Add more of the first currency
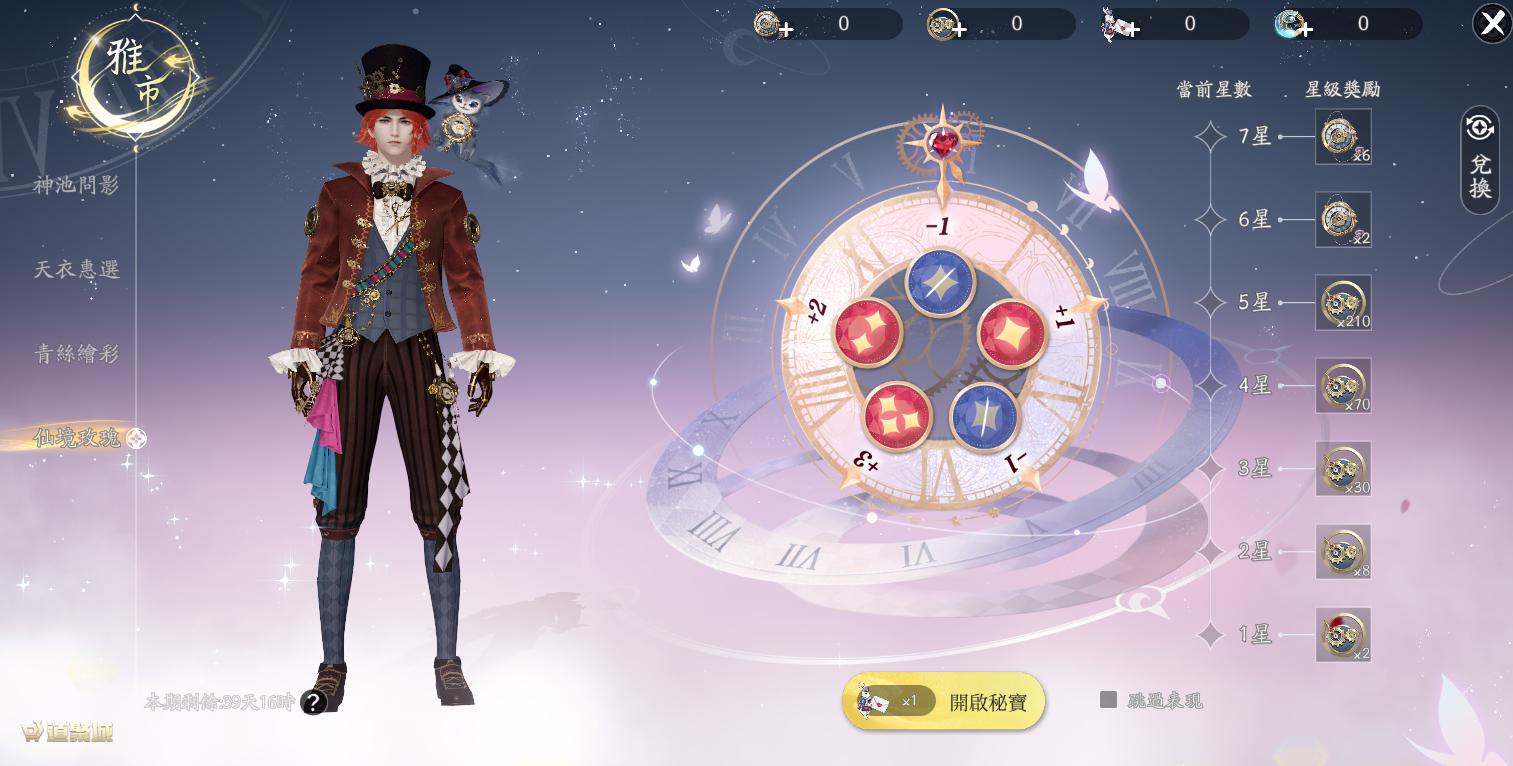The image size is (1513, 766). 786,29
